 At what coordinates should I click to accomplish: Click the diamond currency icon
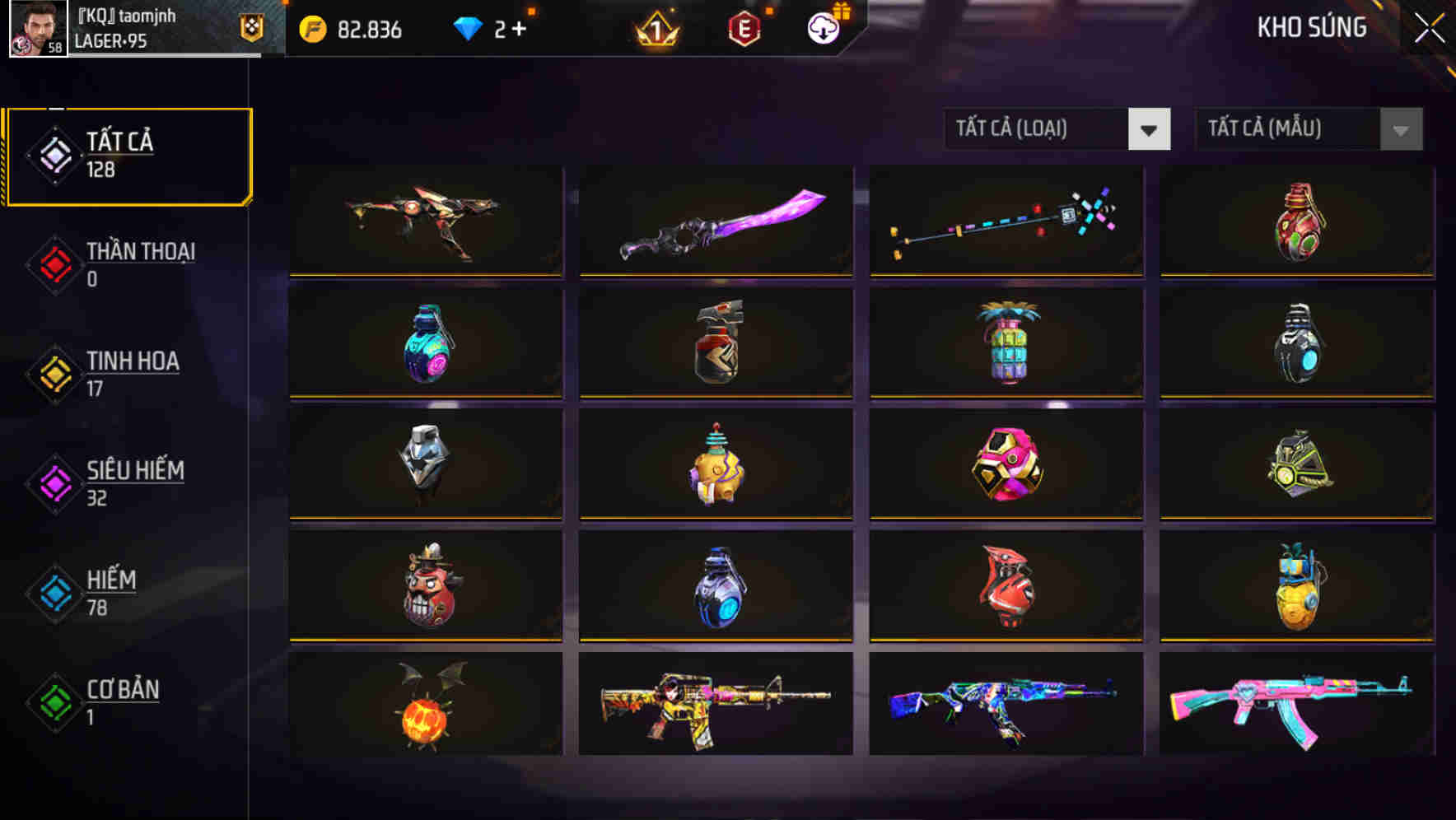tap(469, 27)
